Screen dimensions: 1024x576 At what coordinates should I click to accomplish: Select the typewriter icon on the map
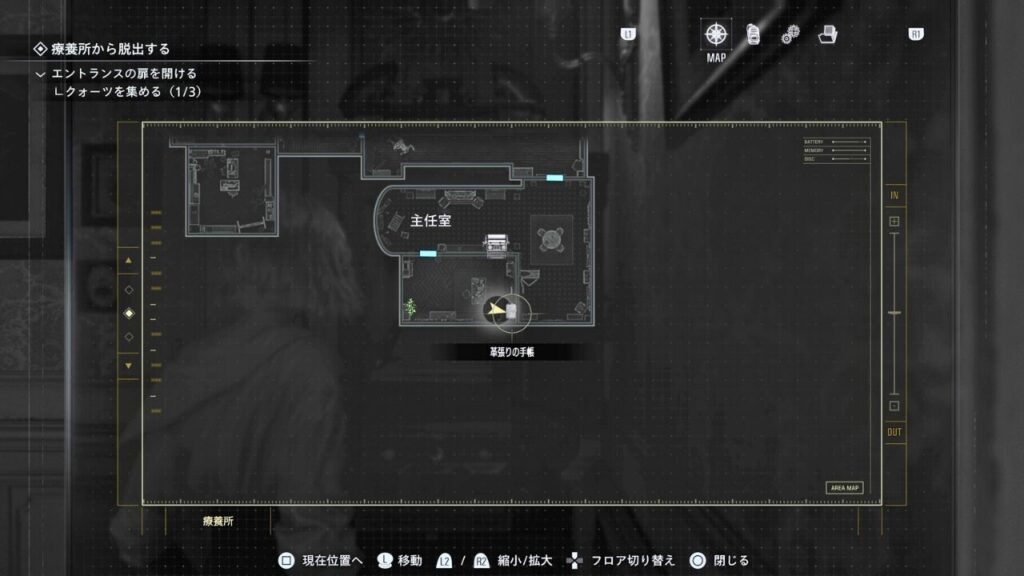click(496, 243)
